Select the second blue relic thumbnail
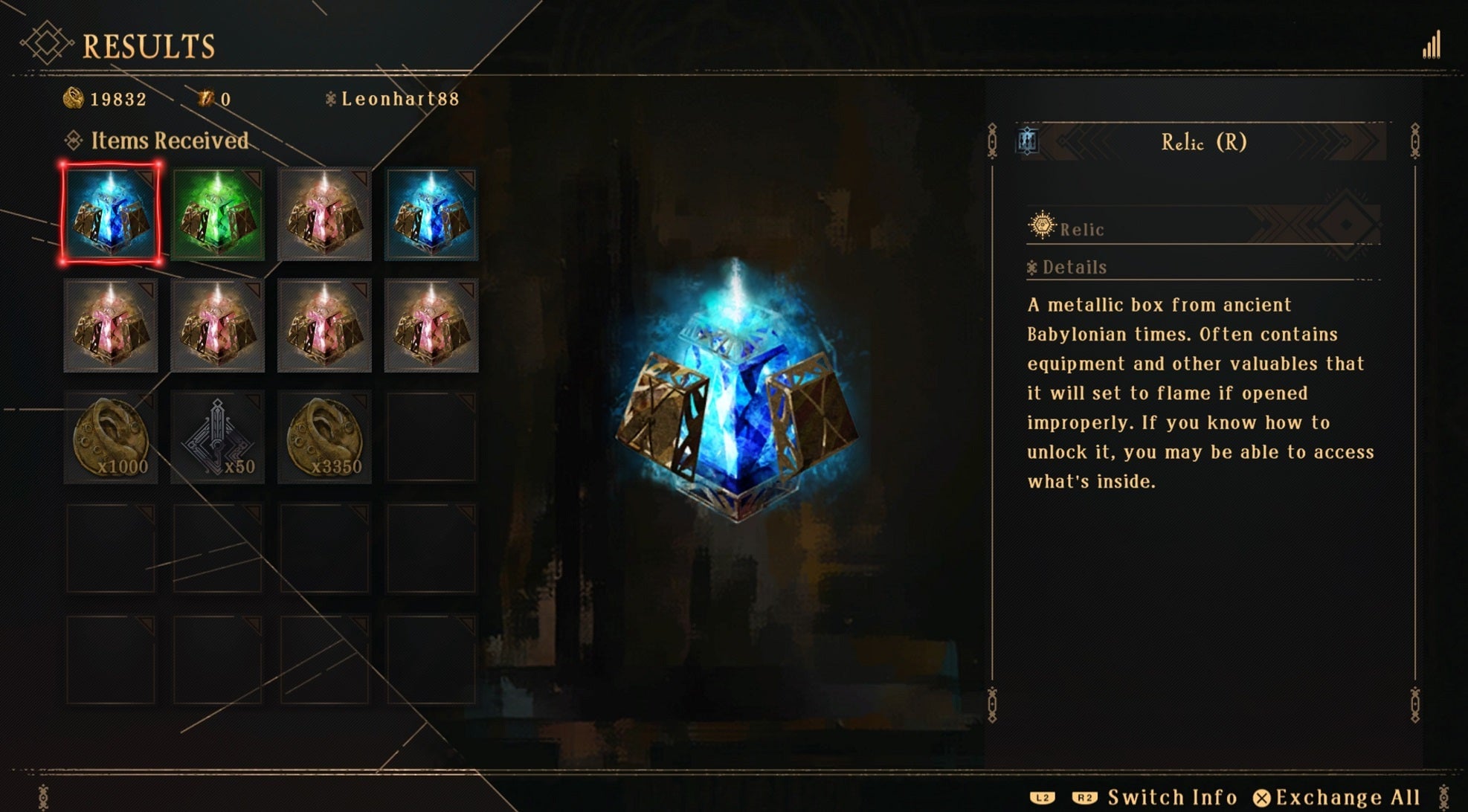The height and width of the screenshot is (812, 1468). (431, 215)
